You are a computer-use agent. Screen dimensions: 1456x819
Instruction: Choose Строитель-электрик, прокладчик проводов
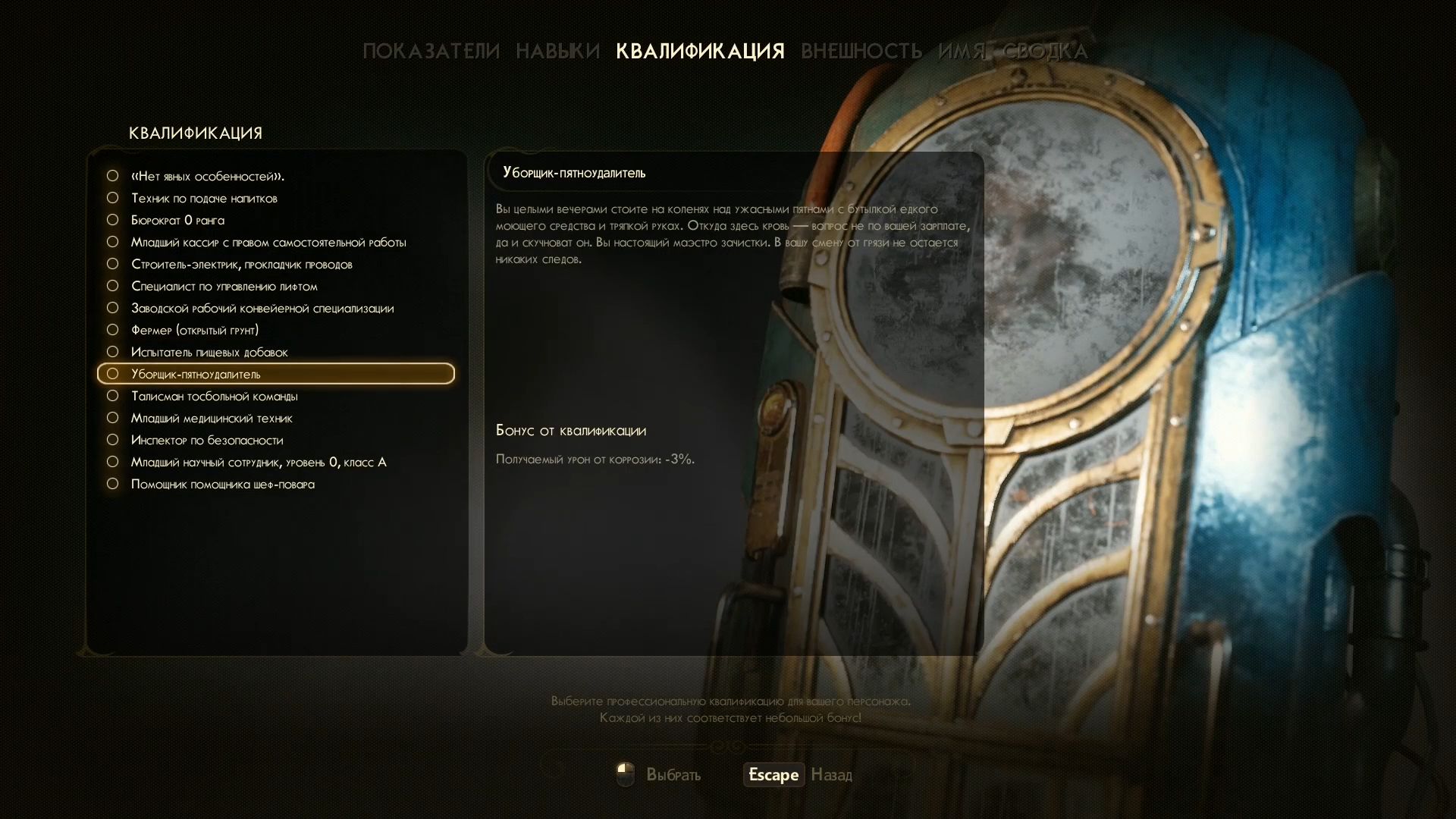241,265
